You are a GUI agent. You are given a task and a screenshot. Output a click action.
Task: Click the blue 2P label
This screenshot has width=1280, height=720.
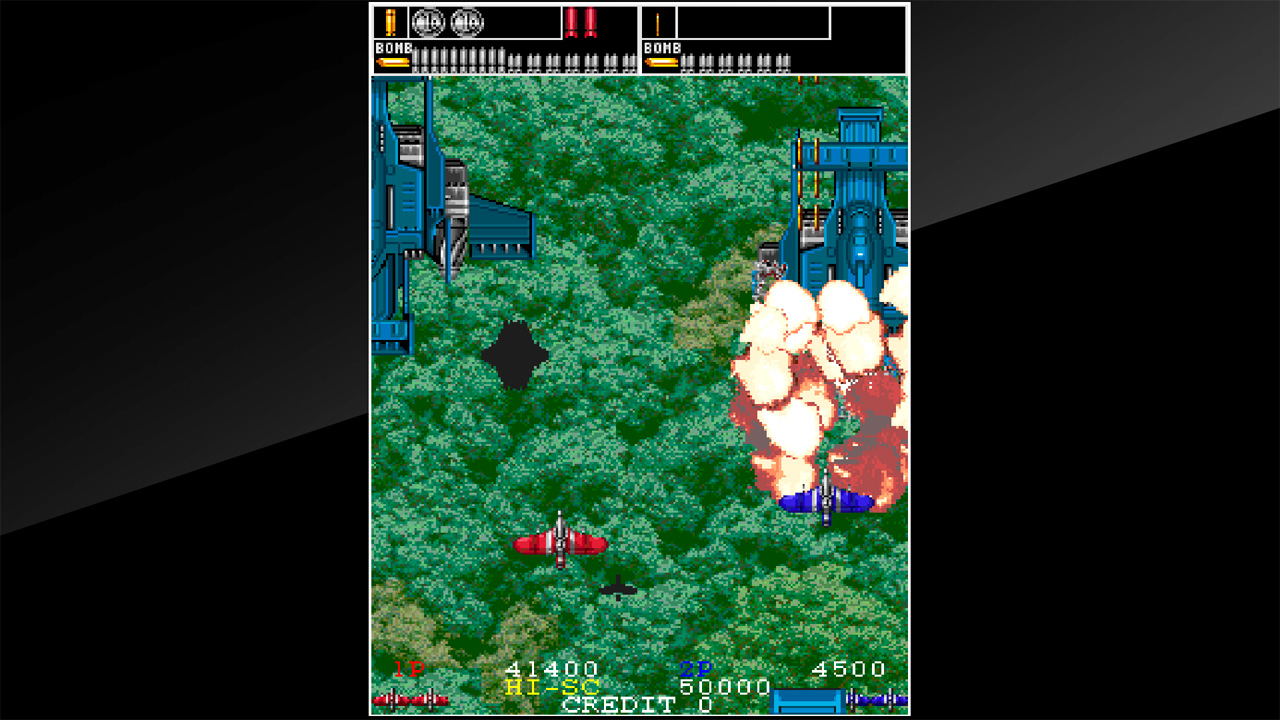coord(693,668)
